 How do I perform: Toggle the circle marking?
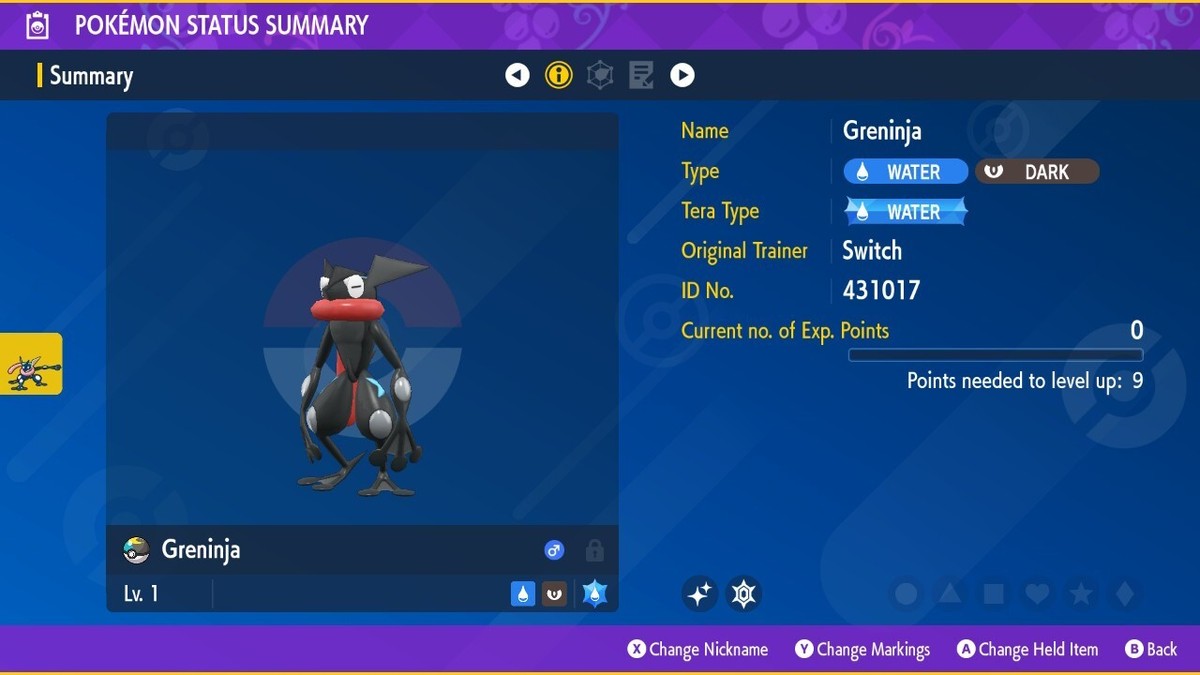[x=906, y=594]
